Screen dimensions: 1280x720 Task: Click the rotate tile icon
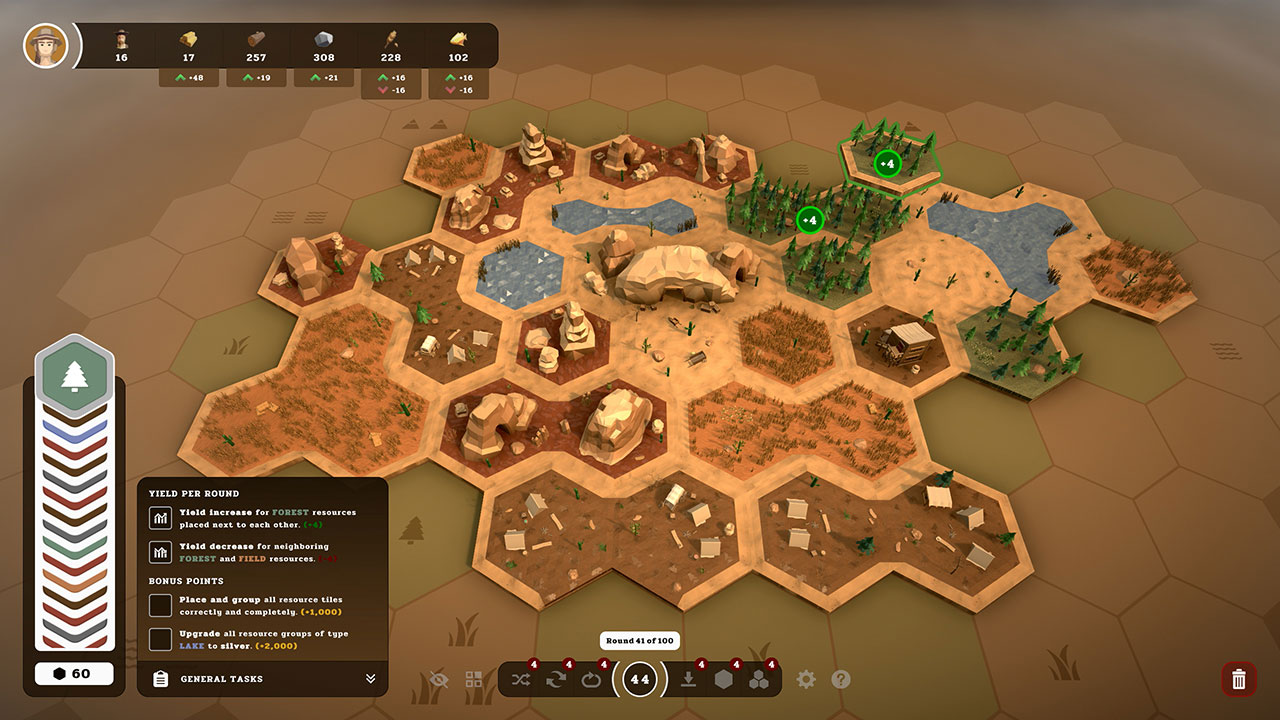coord(591,679)
